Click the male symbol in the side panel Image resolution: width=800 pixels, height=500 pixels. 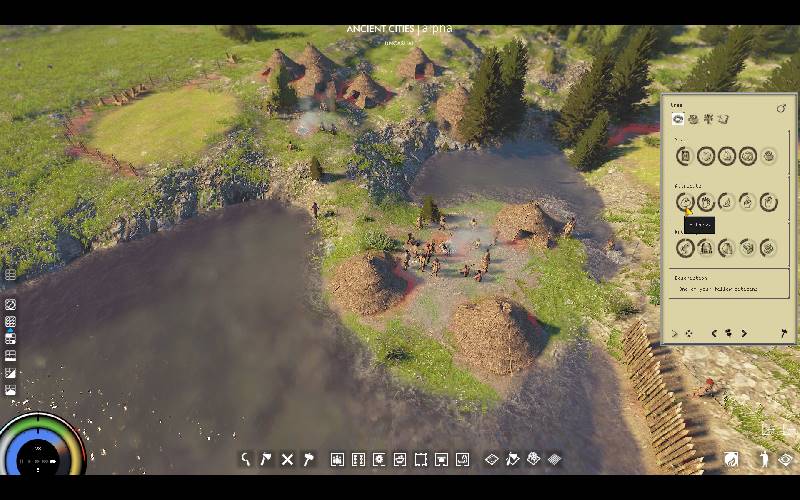(x=781, y=108)
